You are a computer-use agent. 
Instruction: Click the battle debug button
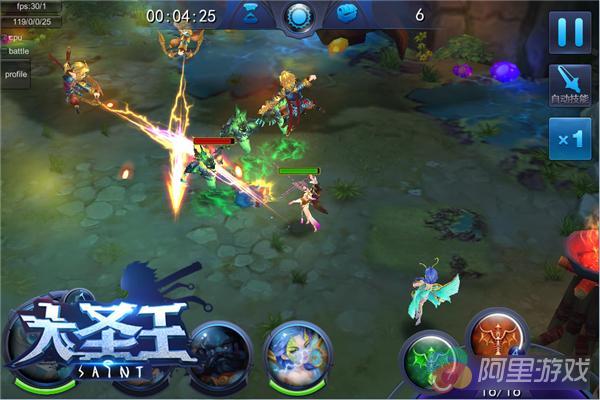pyautogui.click(x=17, y=50)
